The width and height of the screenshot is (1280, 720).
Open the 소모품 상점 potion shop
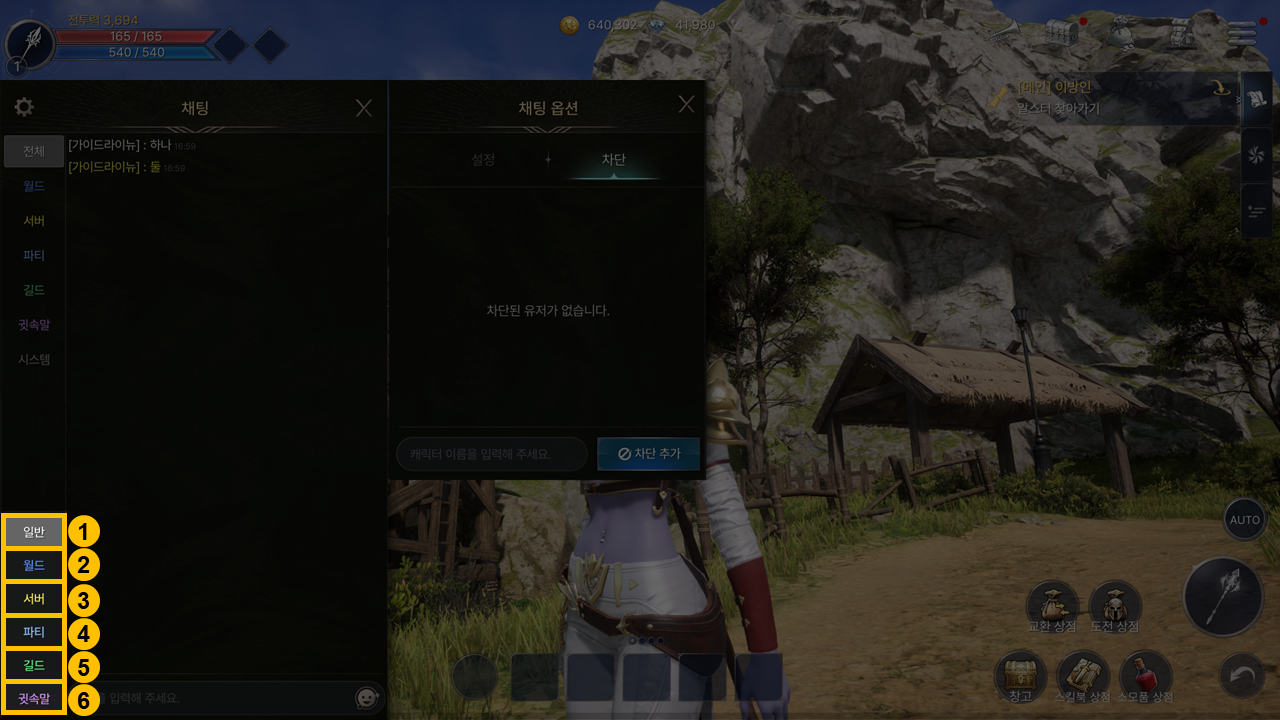point(1146,675)
